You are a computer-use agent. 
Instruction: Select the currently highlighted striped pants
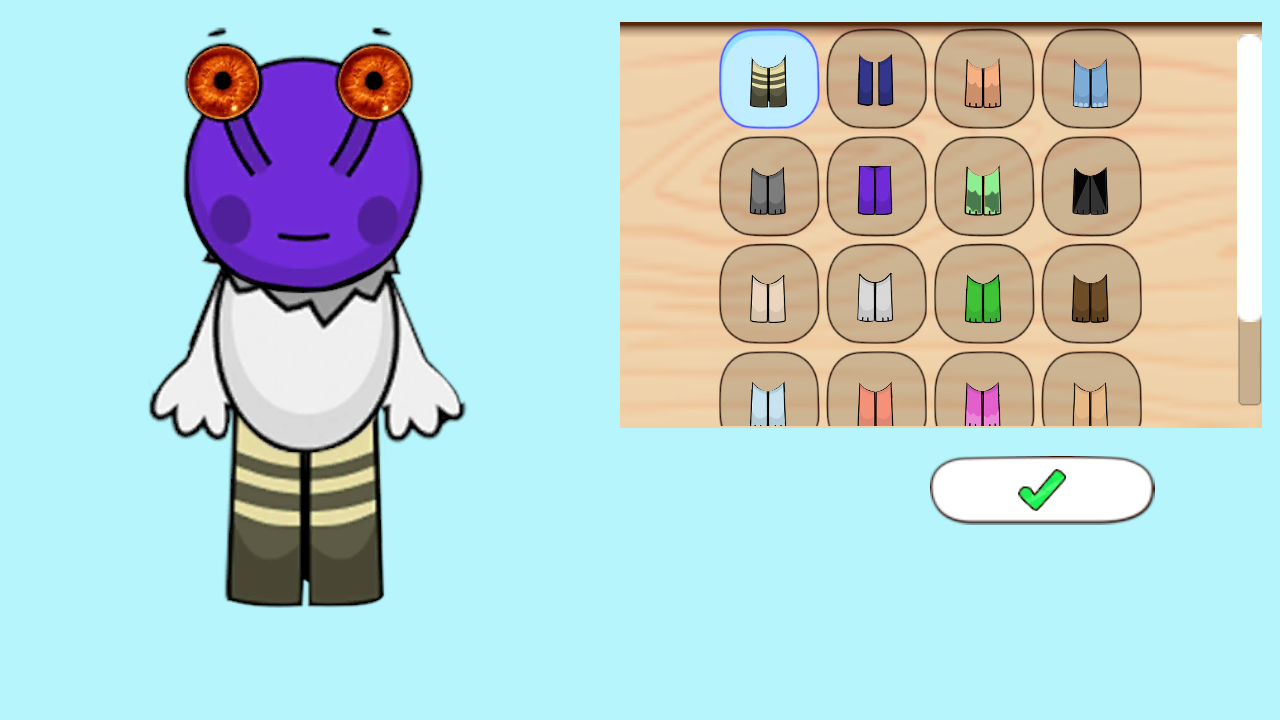[768, 78]
